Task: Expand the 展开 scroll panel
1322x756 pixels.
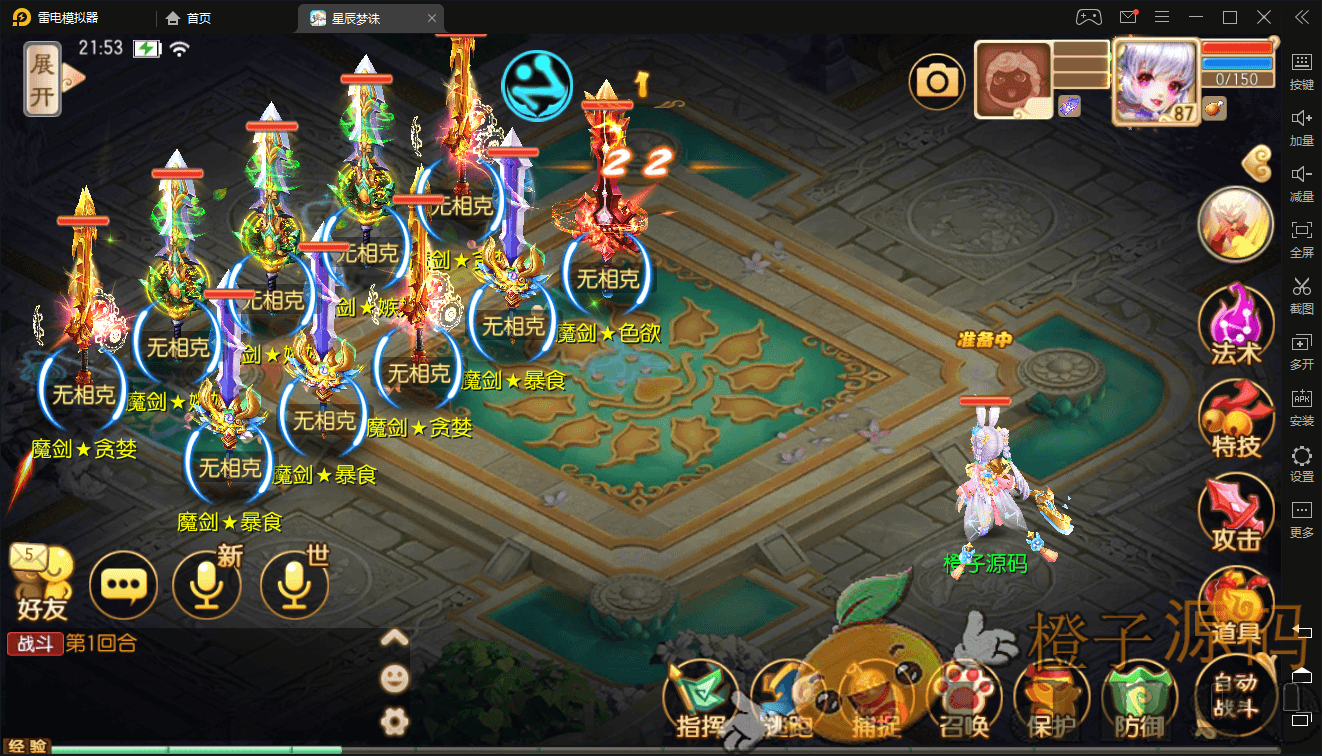Action: tap(43, 80)
